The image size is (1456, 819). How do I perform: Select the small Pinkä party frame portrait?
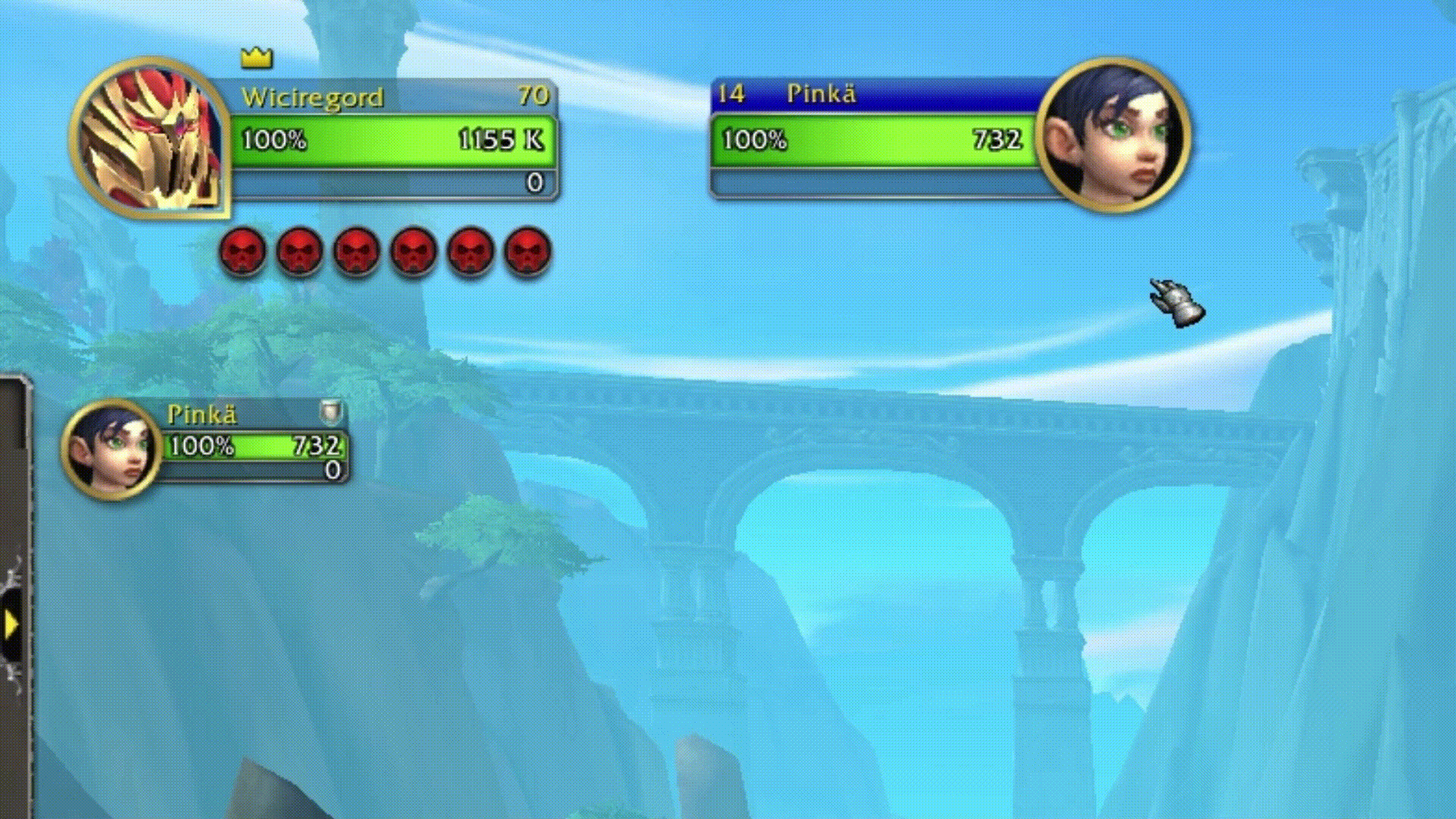point(111,448)
